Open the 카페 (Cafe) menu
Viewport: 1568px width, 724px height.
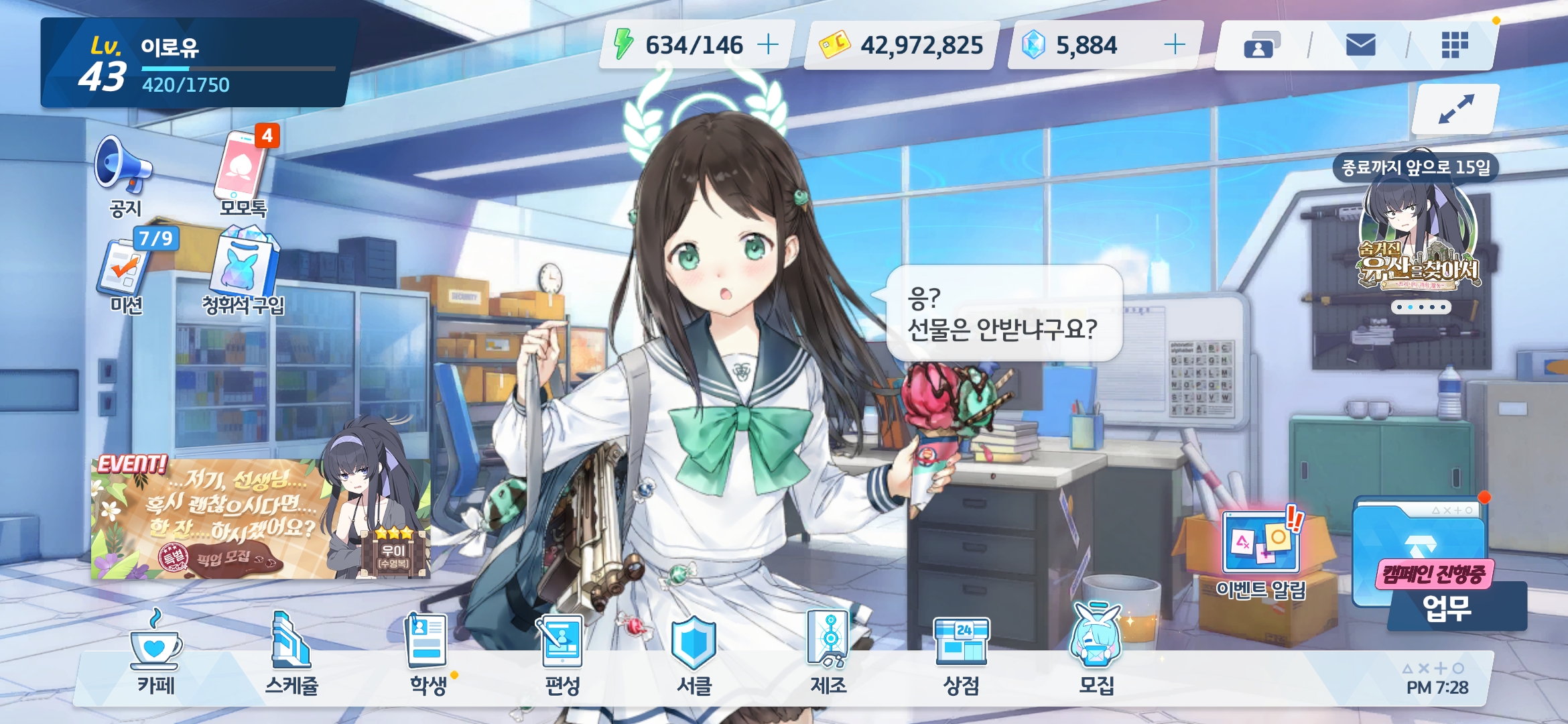pyautogui.click(x=155, y=654)
